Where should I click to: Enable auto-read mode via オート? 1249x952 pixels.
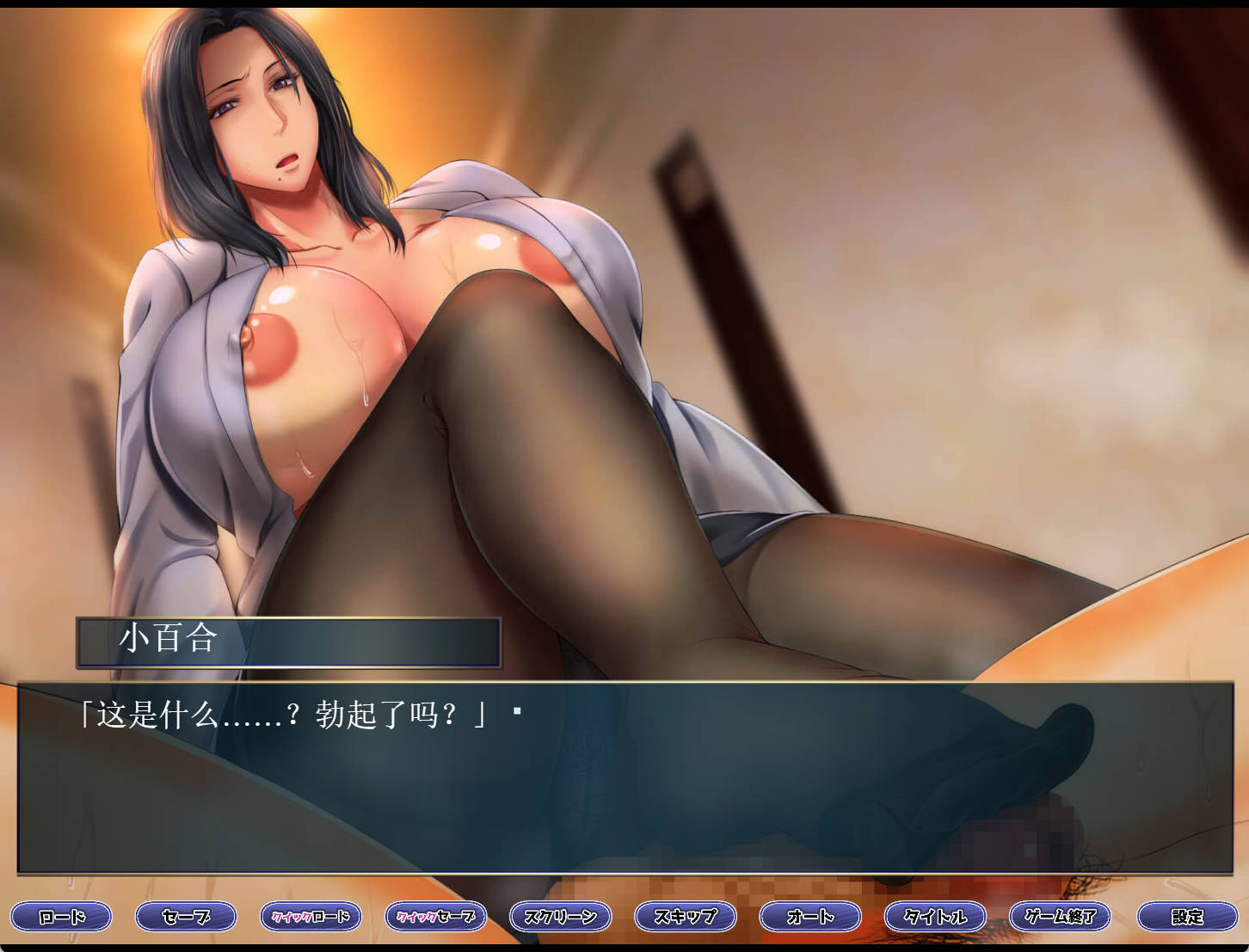[809, 917]
